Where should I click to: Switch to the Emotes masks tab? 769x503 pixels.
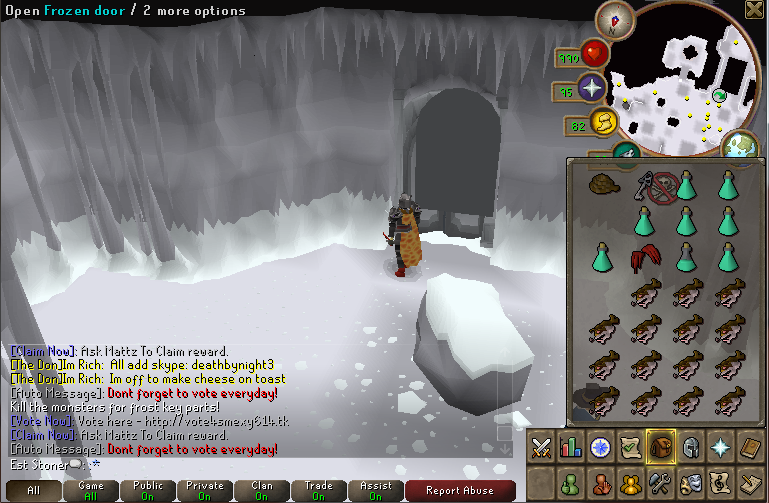click(x=690, y=483)
